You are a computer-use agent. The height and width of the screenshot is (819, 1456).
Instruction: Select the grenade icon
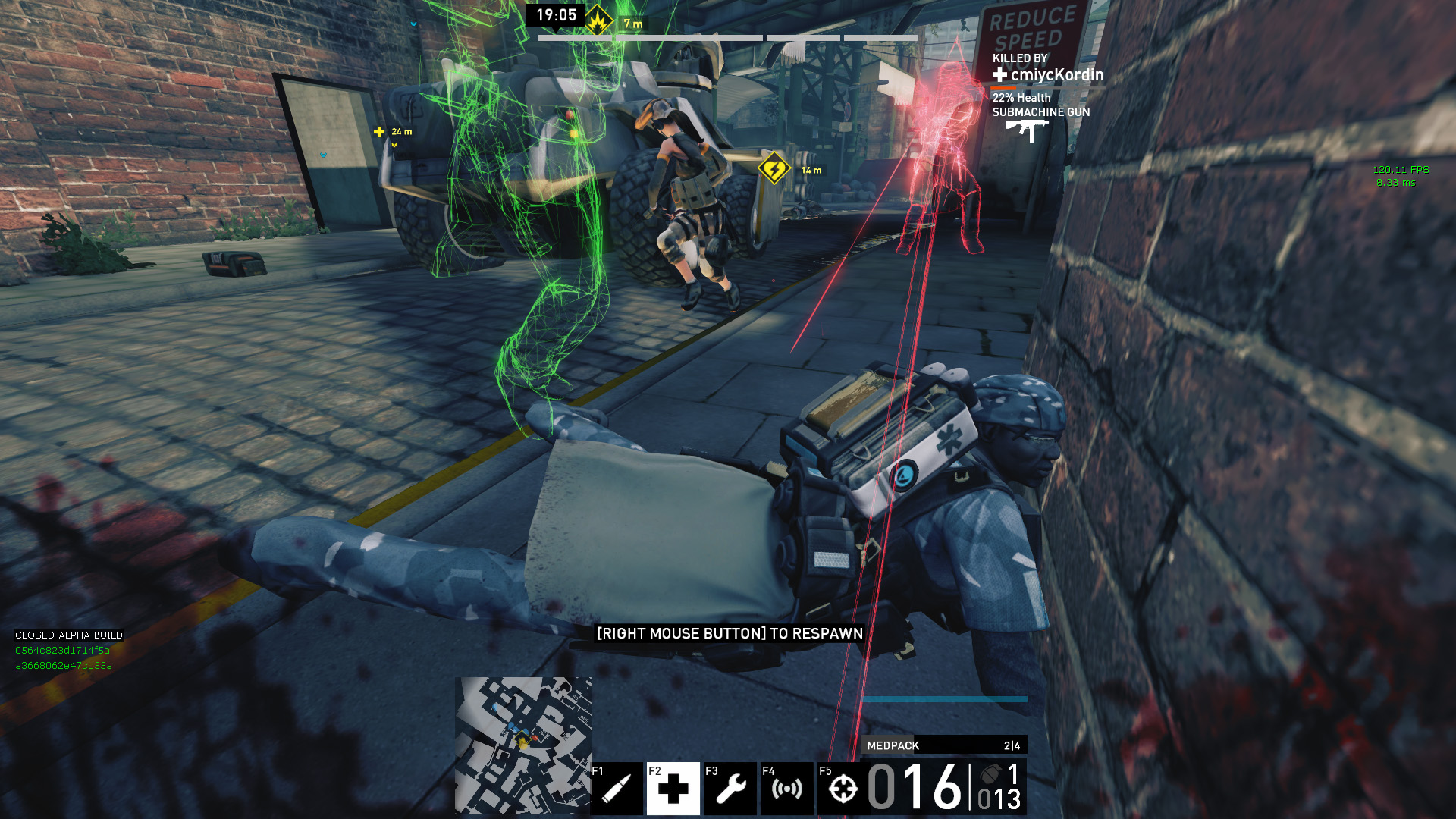pyautogui.click(x=990, y=774)
